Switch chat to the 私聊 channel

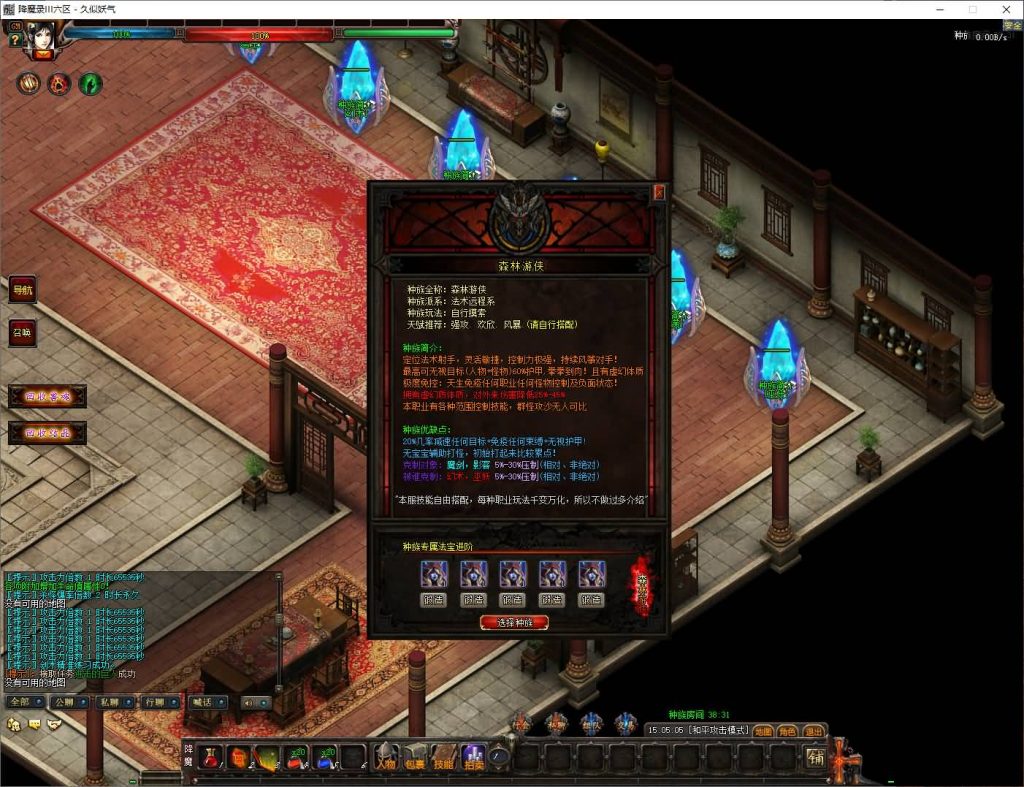(111, 702)
